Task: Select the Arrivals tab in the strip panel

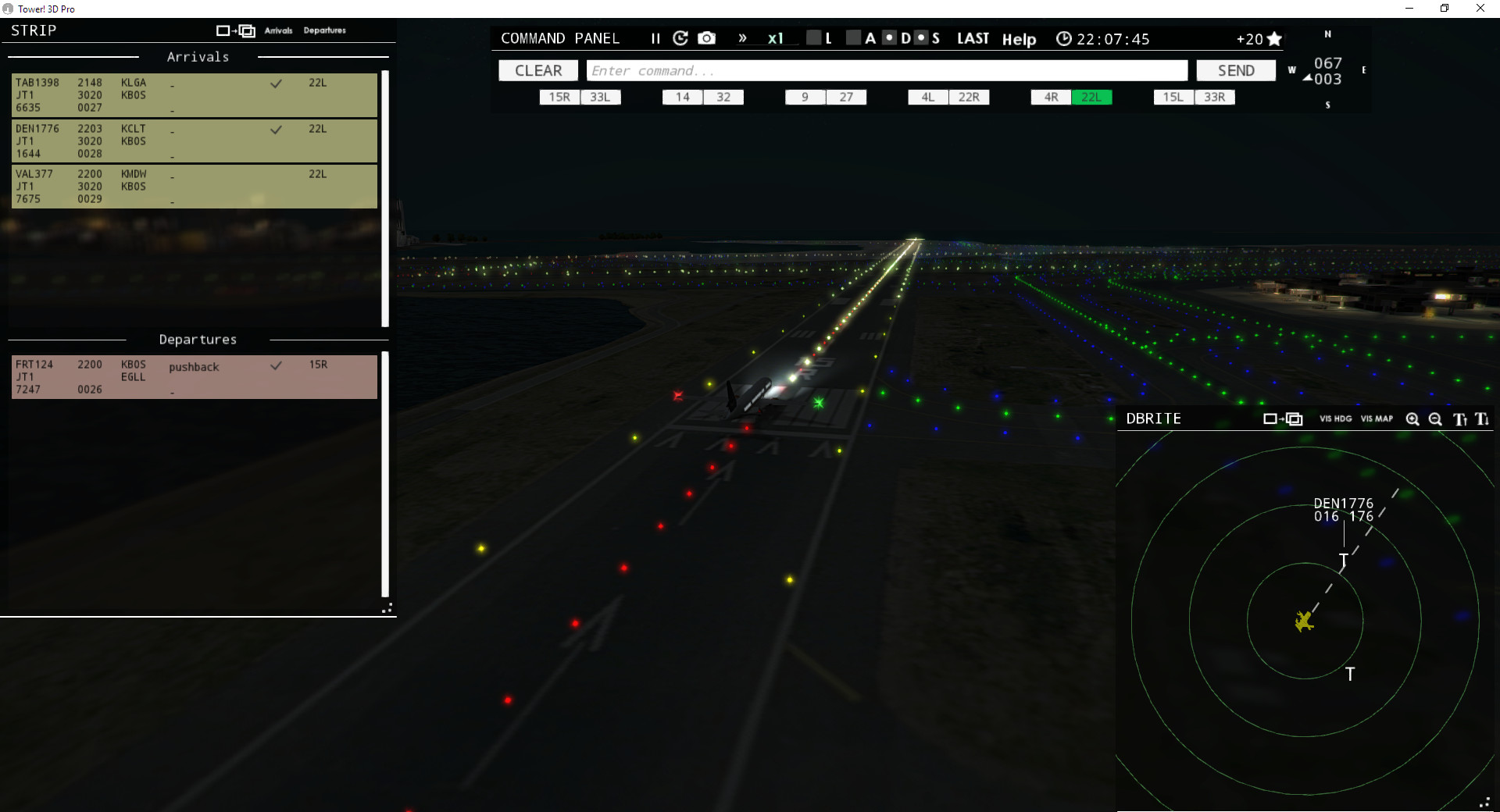Action: point(278,30)
